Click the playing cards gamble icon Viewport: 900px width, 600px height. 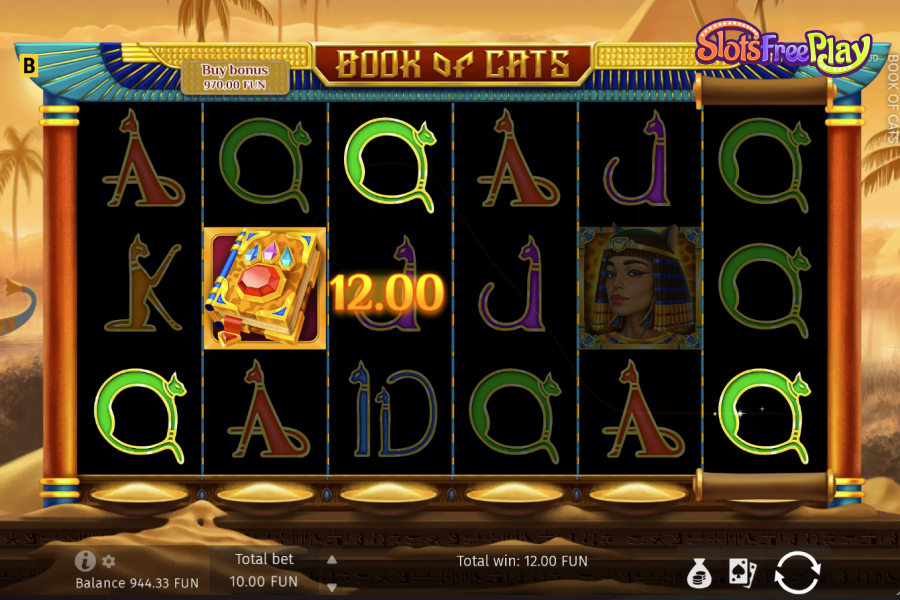pyautogui.click(x=742, y=573)
